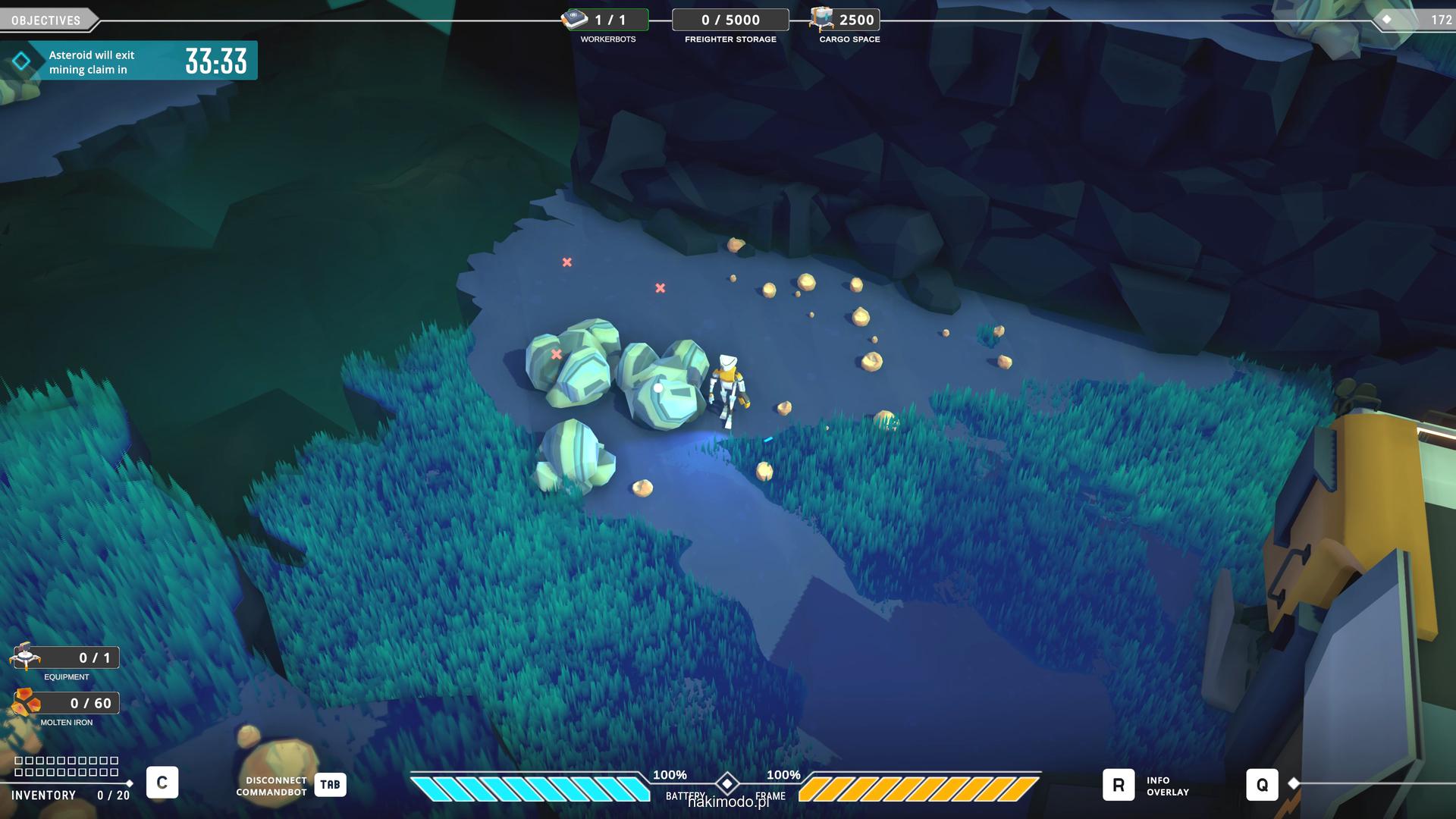This screenshot has width=1456, height=819.
Task: Select the asteroid mining claim objective
Action: point(129,61)
